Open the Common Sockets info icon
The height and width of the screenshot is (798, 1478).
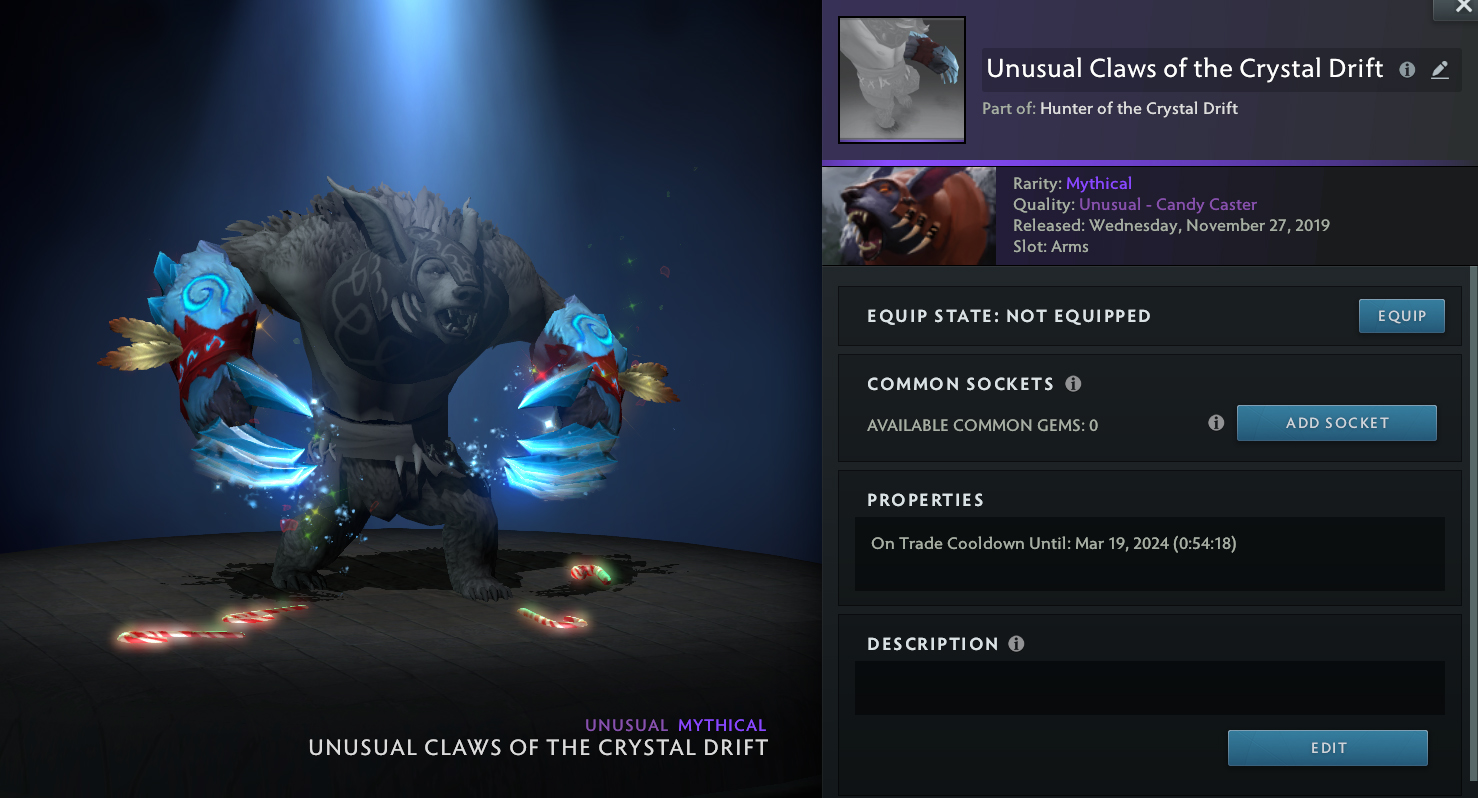pyautogui.click(x=1073, y=384)
